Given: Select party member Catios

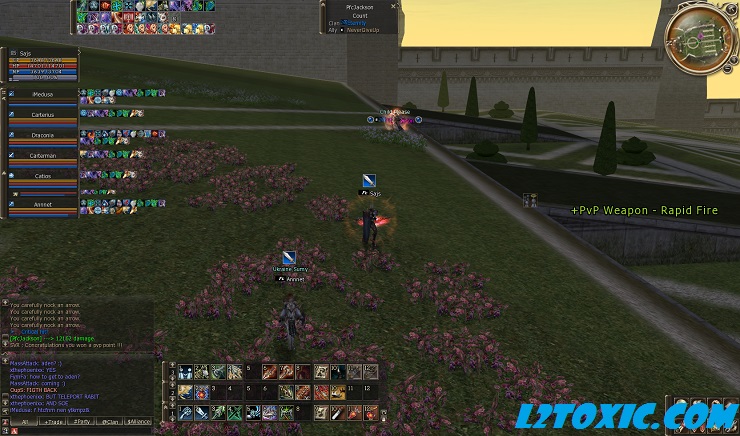Looking at the screenshot, I should [42, 176].
